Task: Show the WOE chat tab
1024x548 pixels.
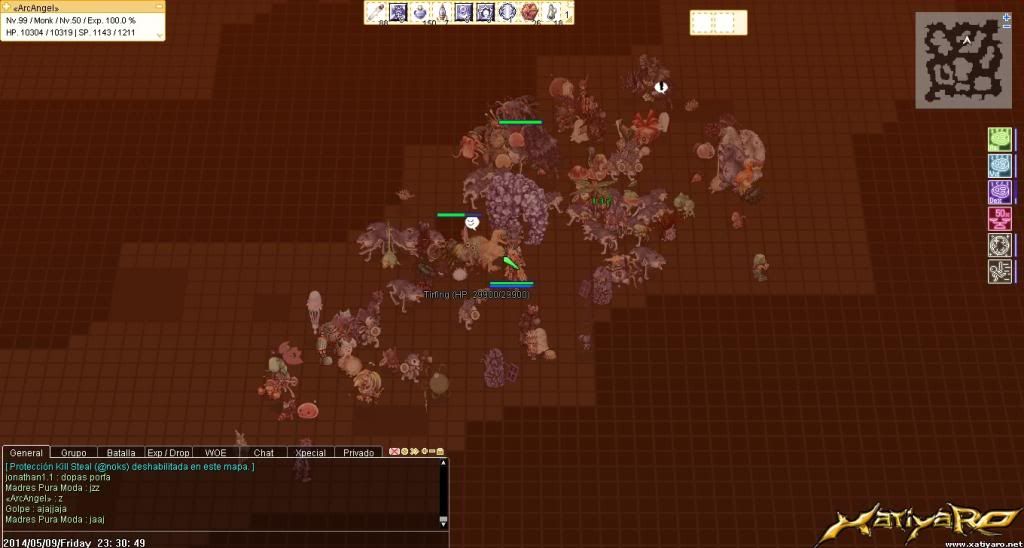Action: click(x=215, y=453)
